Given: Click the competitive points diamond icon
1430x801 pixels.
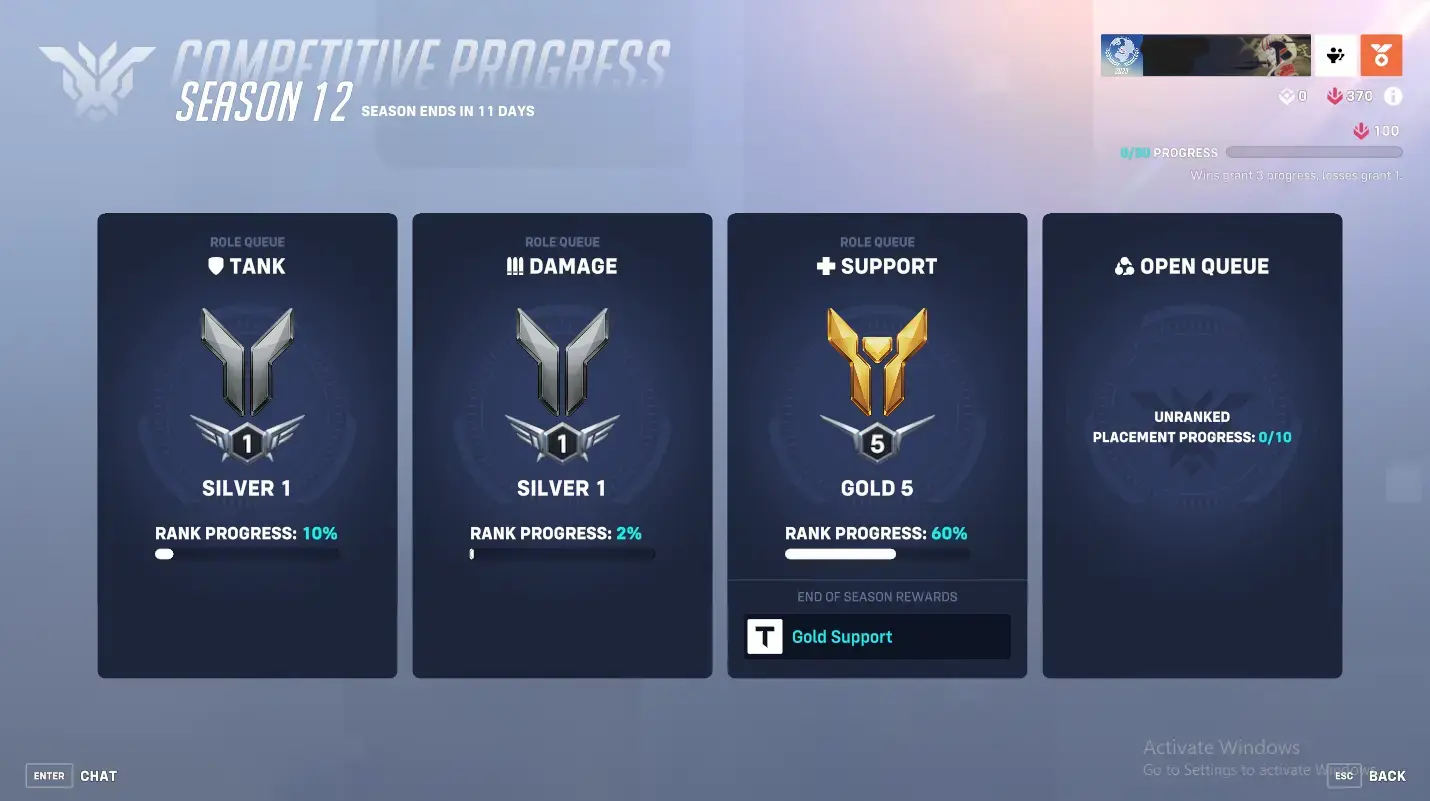Looking at the screenshot, I should tap(1289, 96).
